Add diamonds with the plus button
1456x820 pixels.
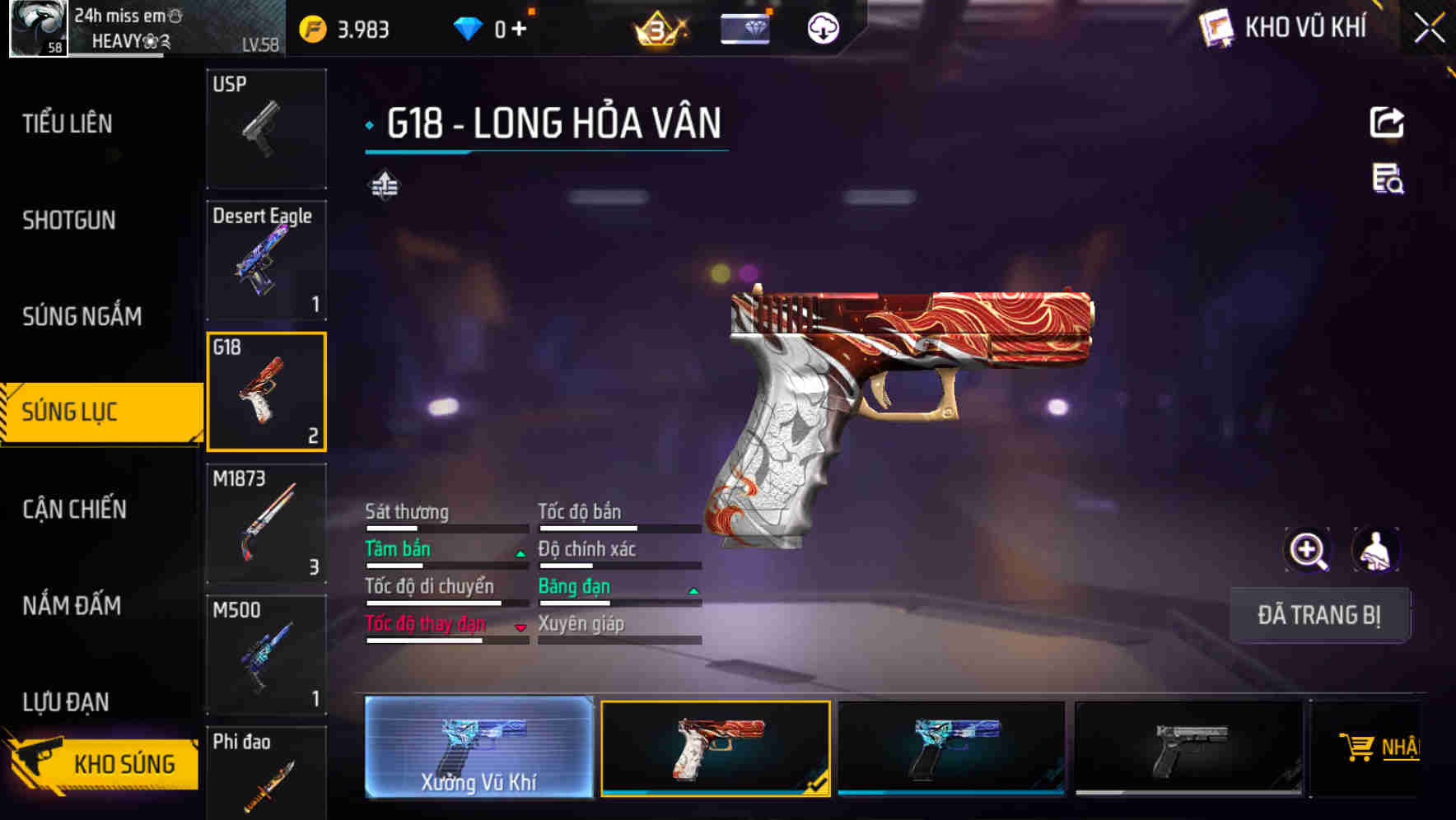(519, 30)
